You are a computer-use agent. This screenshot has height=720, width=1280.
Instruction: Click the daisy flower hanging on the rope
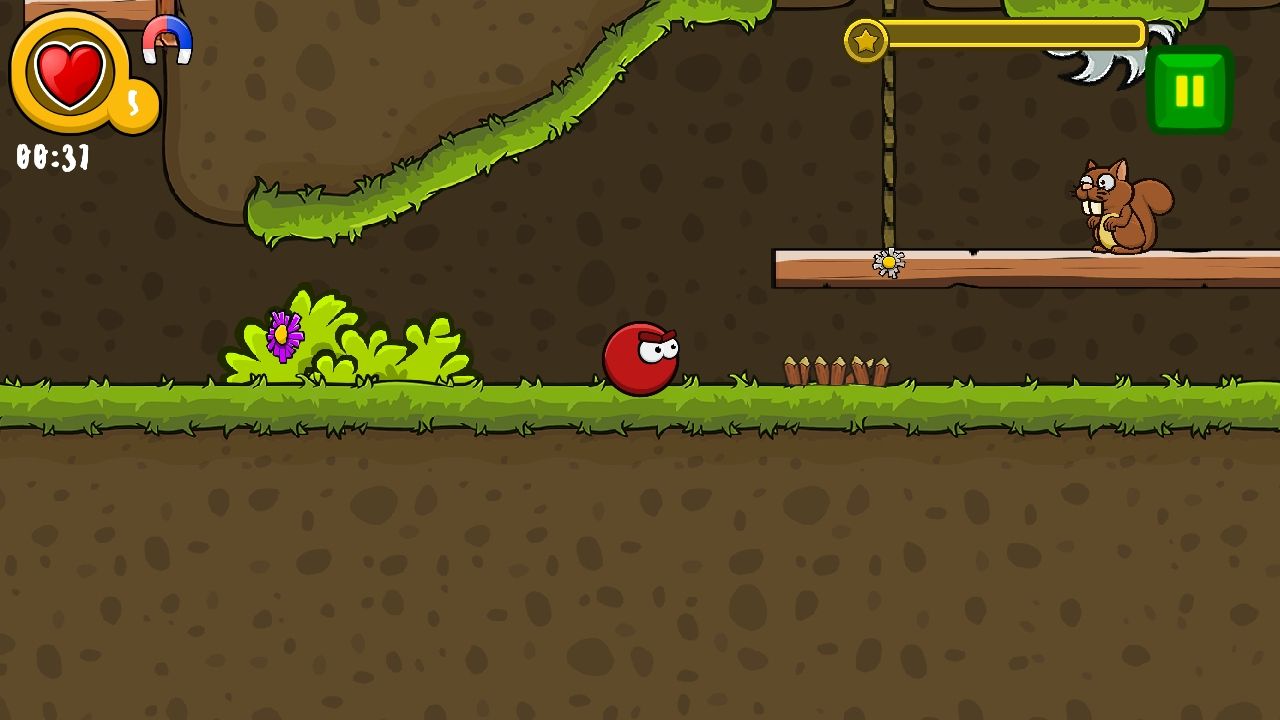(888, 262)
